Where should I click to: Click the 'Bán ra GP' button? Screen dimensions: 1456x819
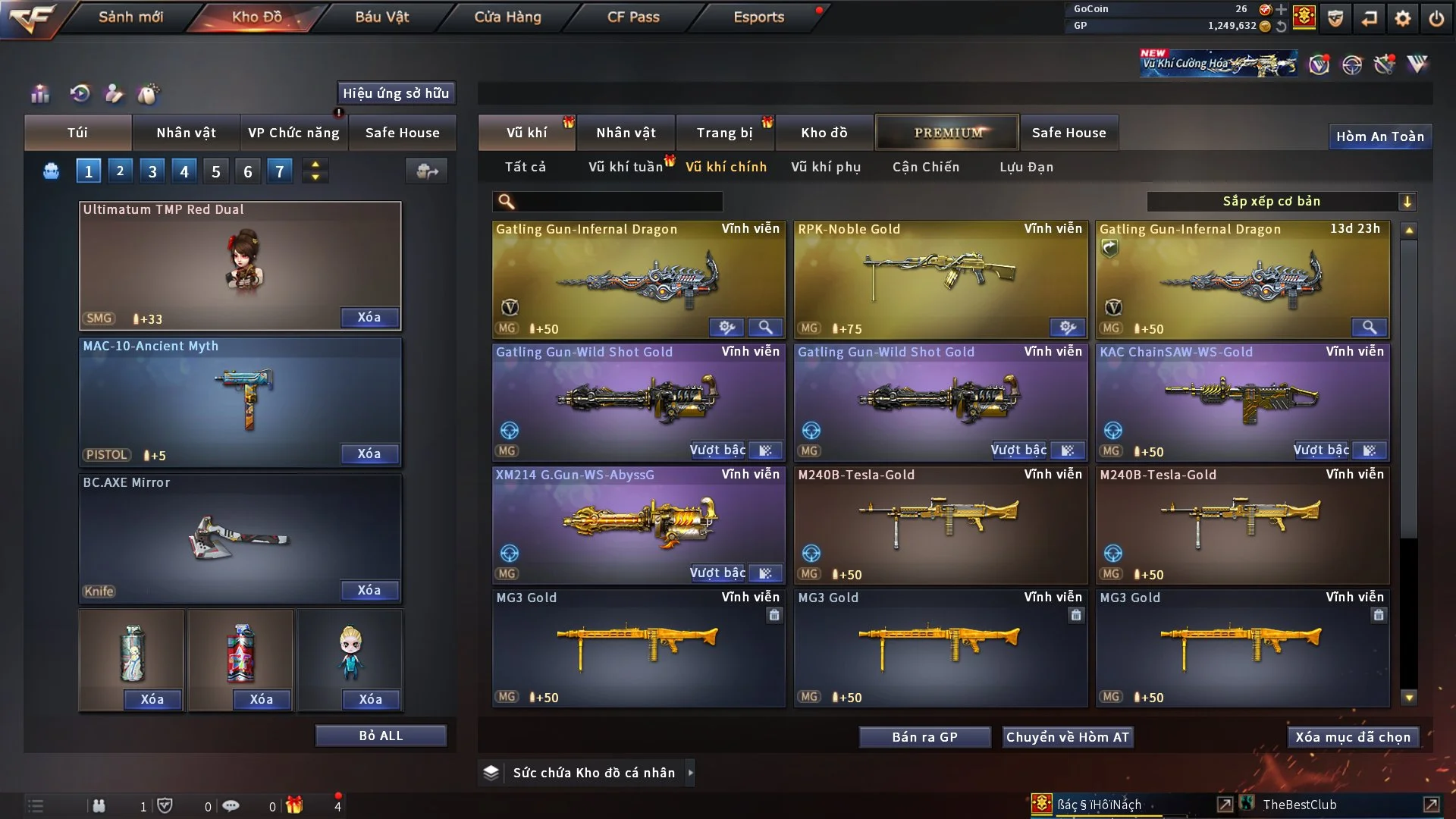pyautogui.click(x=924, y=736)
